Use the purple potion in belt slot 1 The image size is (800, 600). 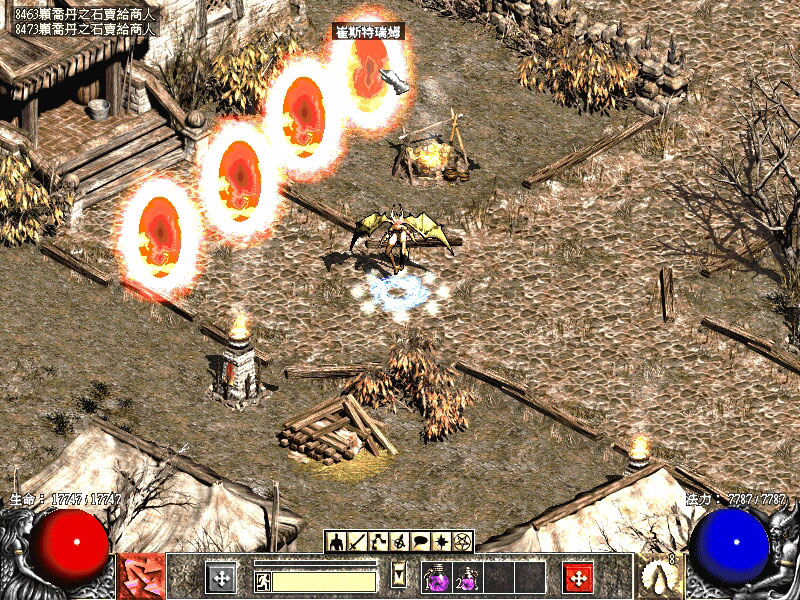pos(437,577)
